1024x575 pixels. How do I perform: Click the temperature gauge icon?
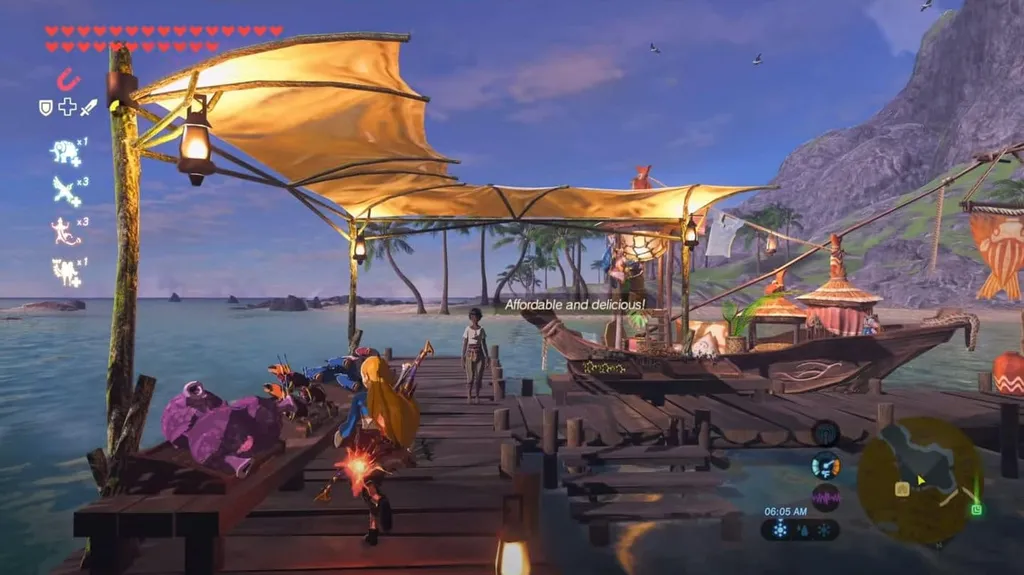pyautogui.click(x=825, y=465)
